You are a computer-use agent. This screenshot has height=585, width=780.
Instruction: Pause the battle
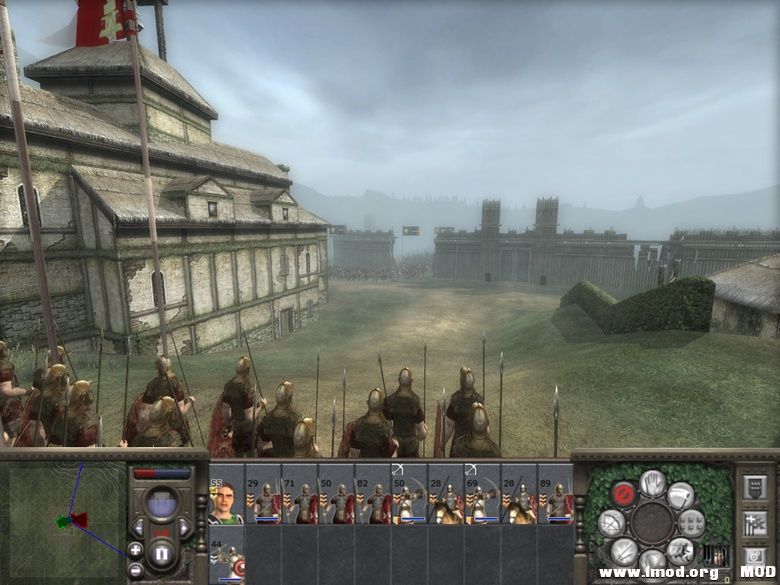[161, 552]
